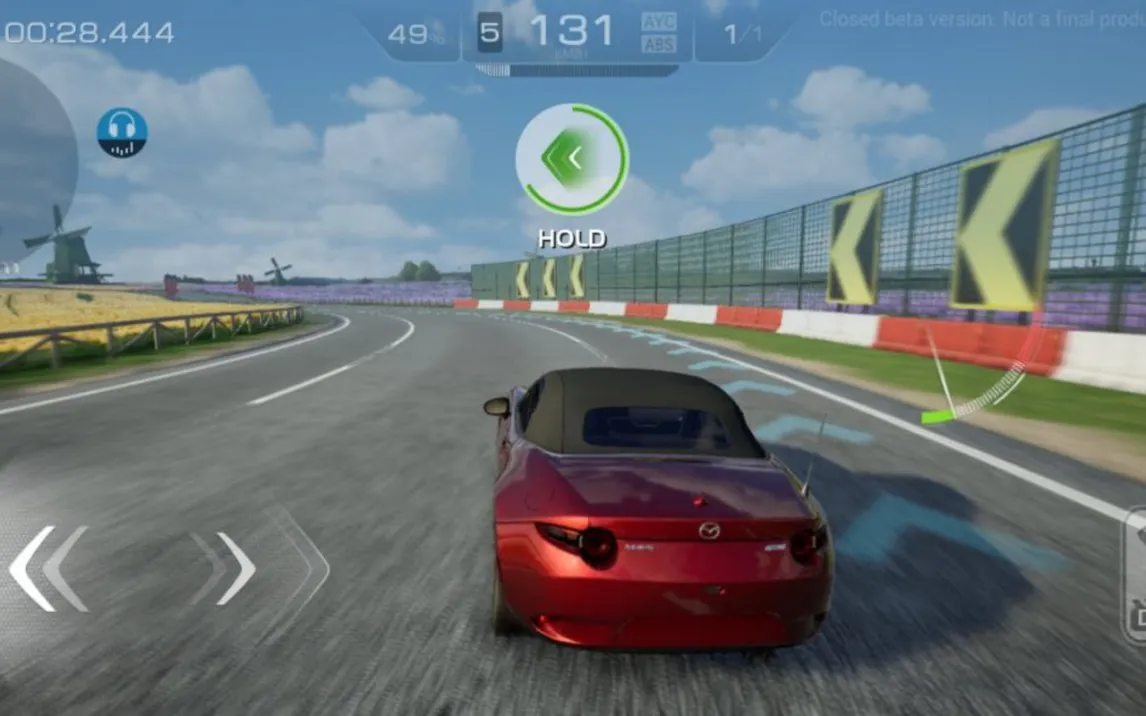Tap the green HOLD drift button

coord(571,158)
